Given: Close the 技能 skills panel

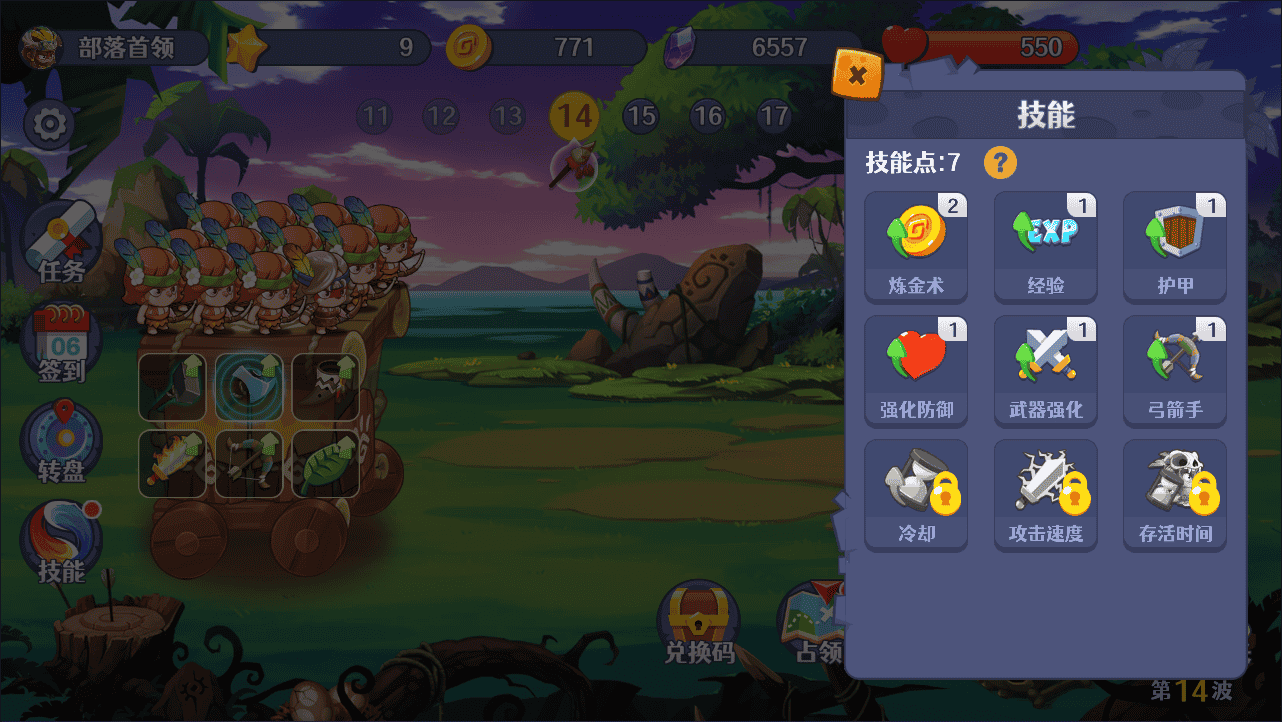Looking at the screenshot, I should [x=857, y=74].
